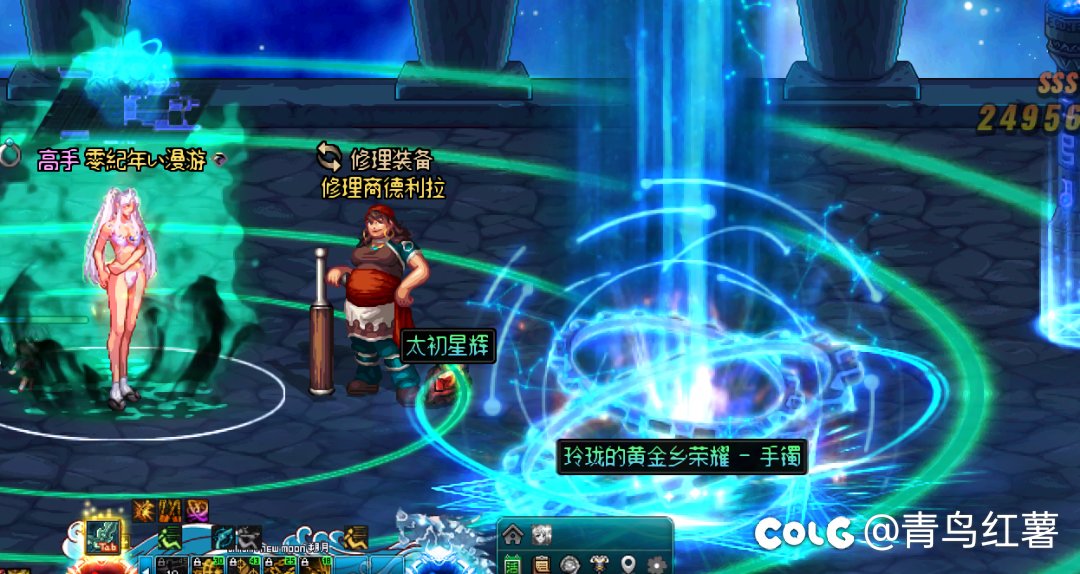Open the armor equipment icon

tap(599, 564)
